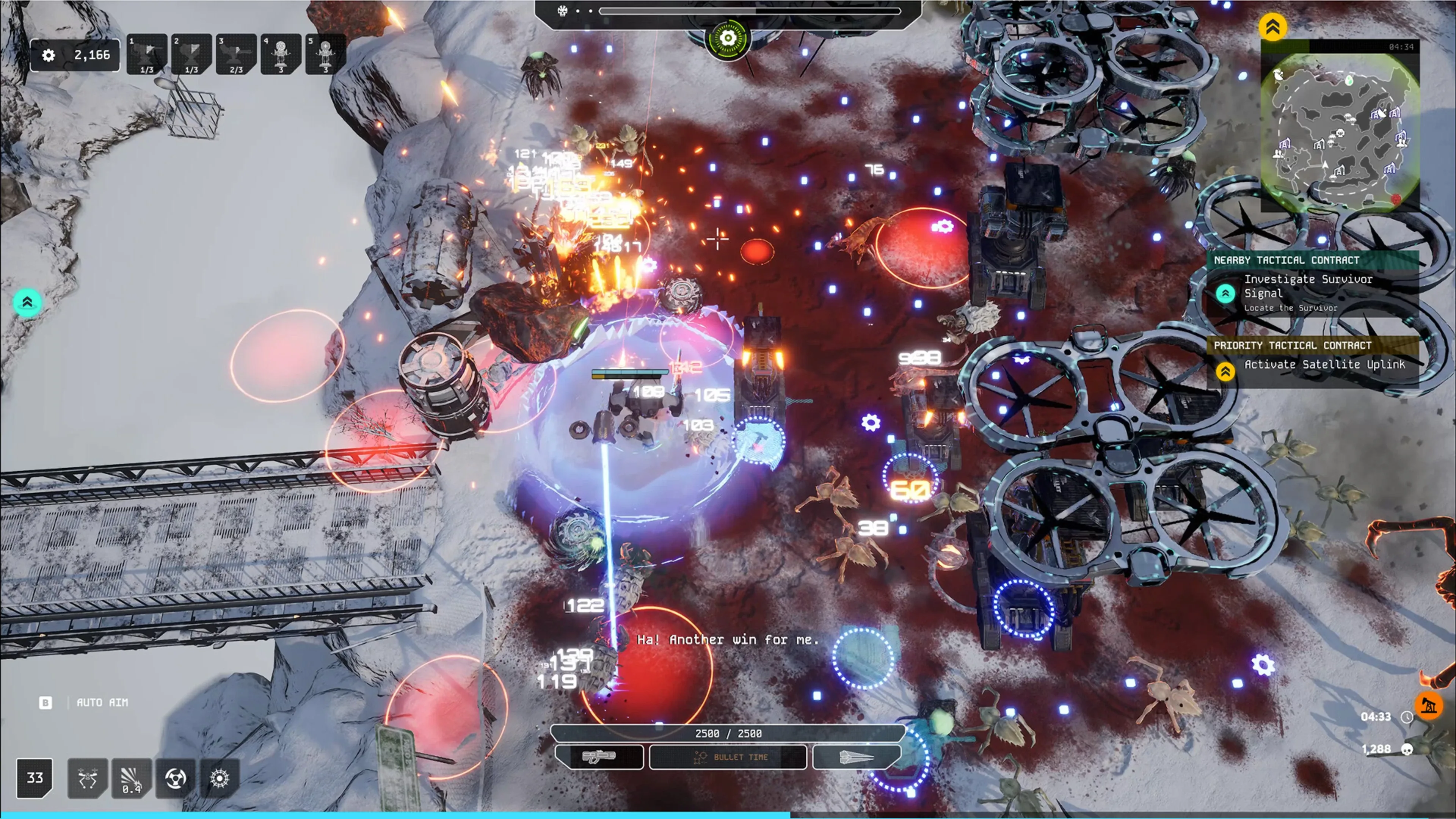Activate the three-bladed rotor ability
This screenshot has width=1456, height=819.
click(x=176, y=778)
